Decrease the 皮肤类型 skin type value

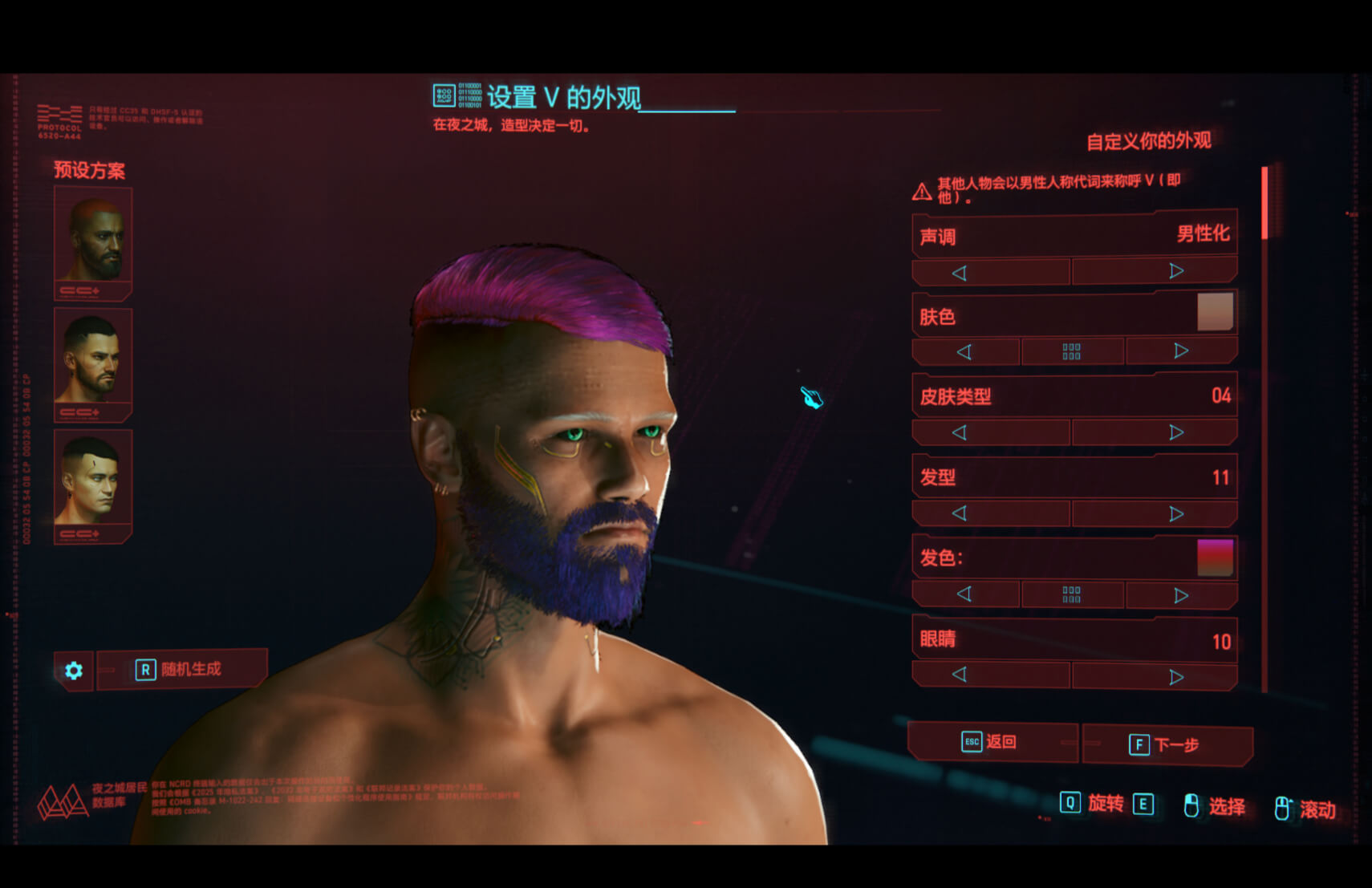coord(960,433)
